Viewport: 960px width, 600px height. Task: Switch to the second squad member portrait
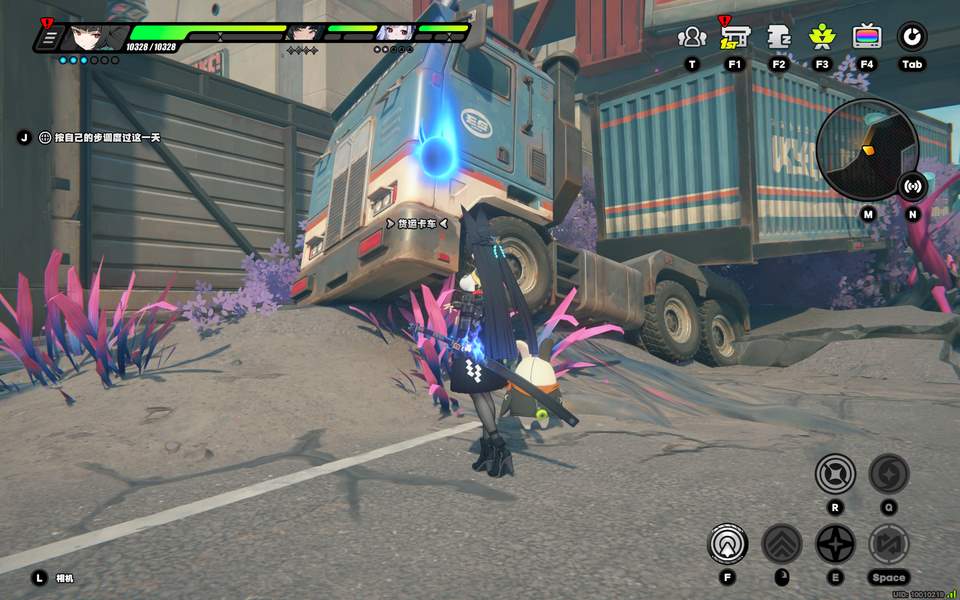[301, 33]
